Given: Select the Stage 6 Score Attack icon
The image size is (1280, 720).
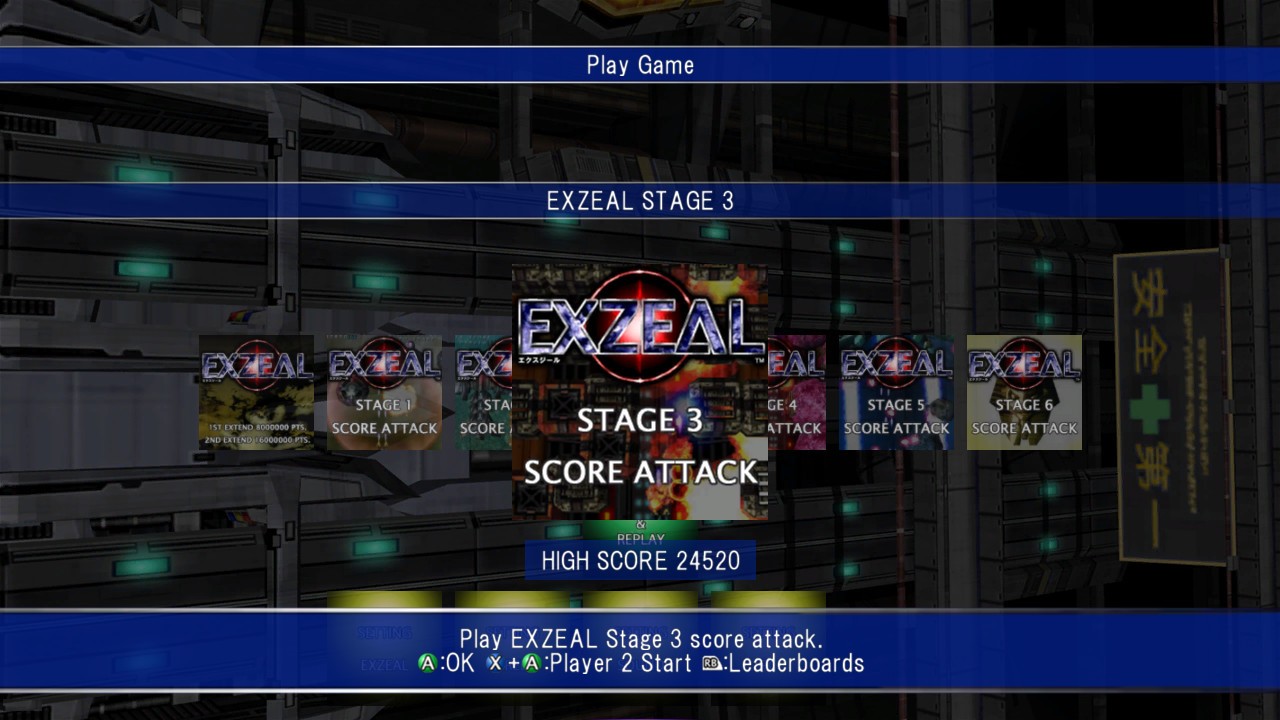Looking at the screenshot, I should pos(1023,392).
